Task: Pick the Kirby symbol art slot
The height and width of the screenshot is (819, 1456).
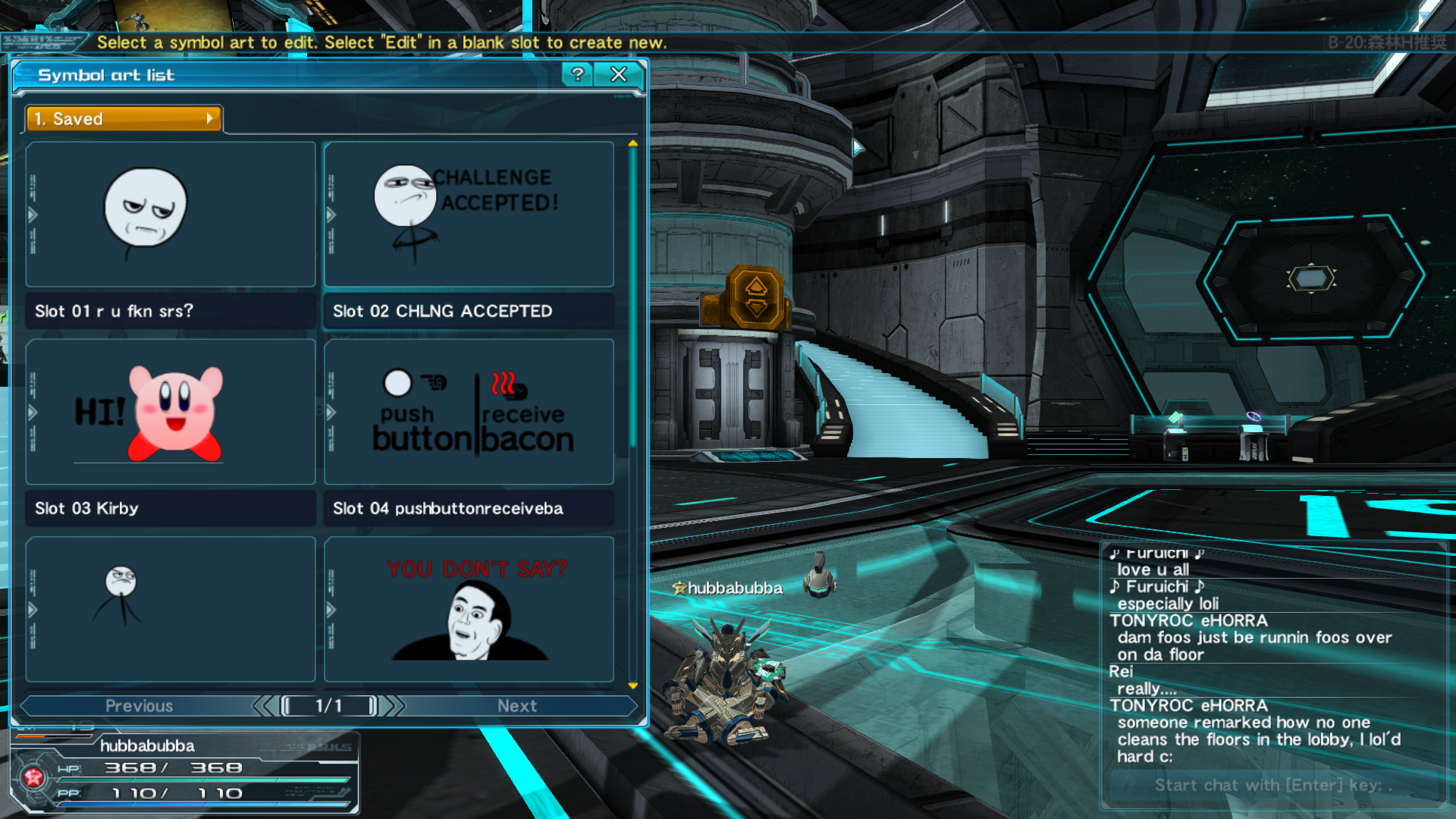Action: tap(171, 412)
